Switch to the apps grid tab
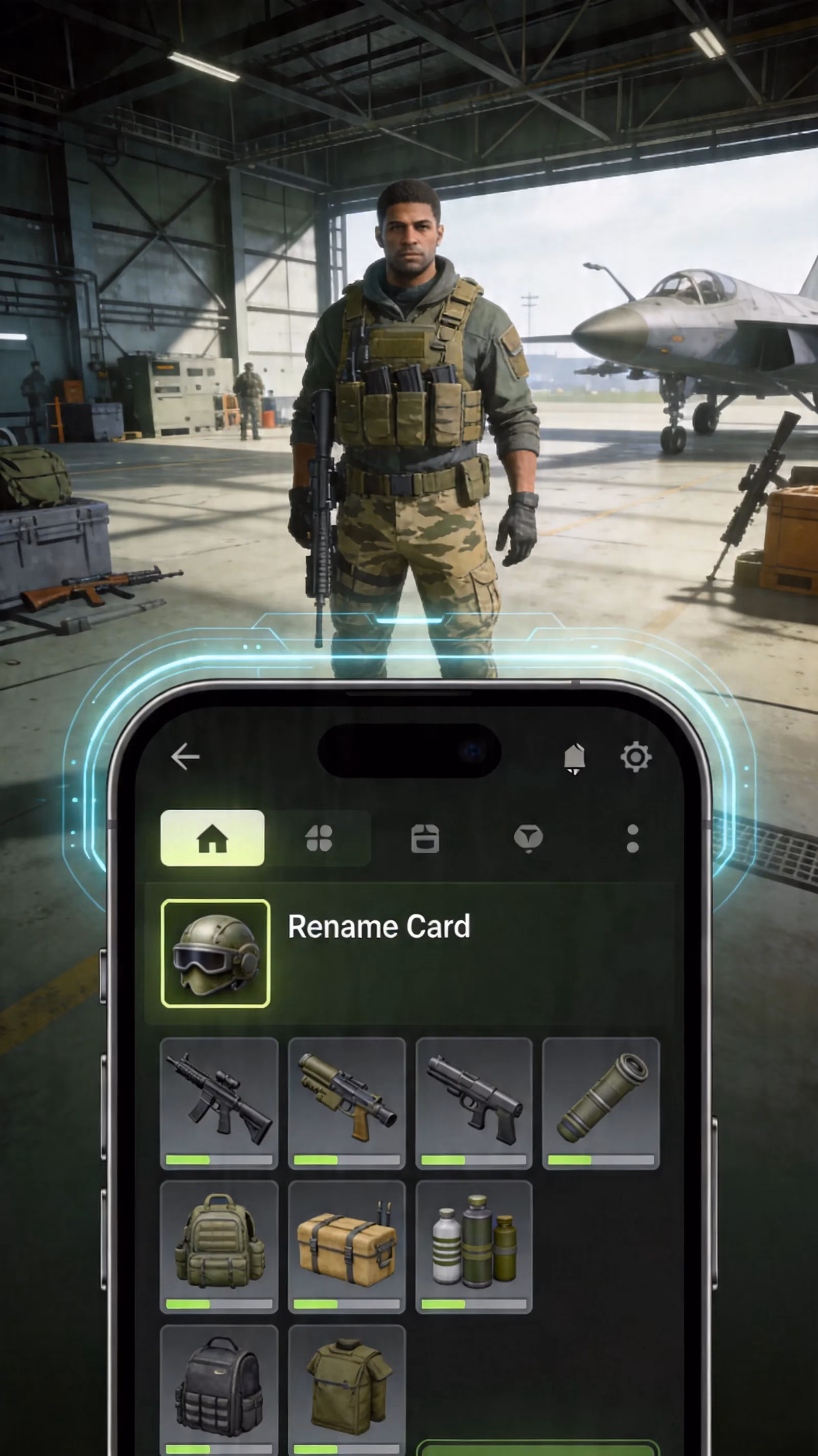The width and height of the screenshot is (818, 1456). [319, 838]
